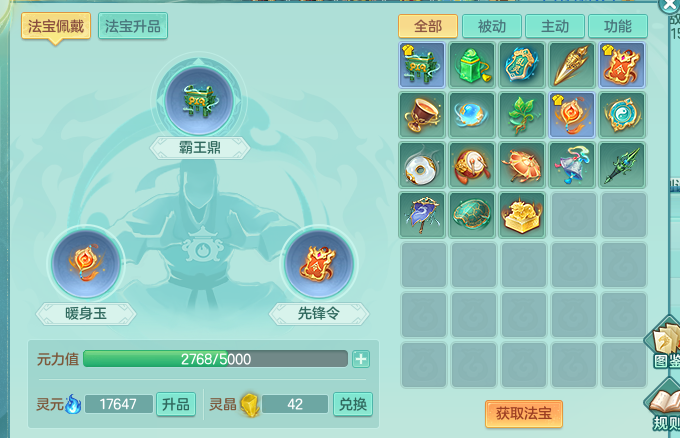The width and height of the screenshot is (680, 438).
Task: Click the 升品 button beside 灵元
Action: (x=176, y=404)
